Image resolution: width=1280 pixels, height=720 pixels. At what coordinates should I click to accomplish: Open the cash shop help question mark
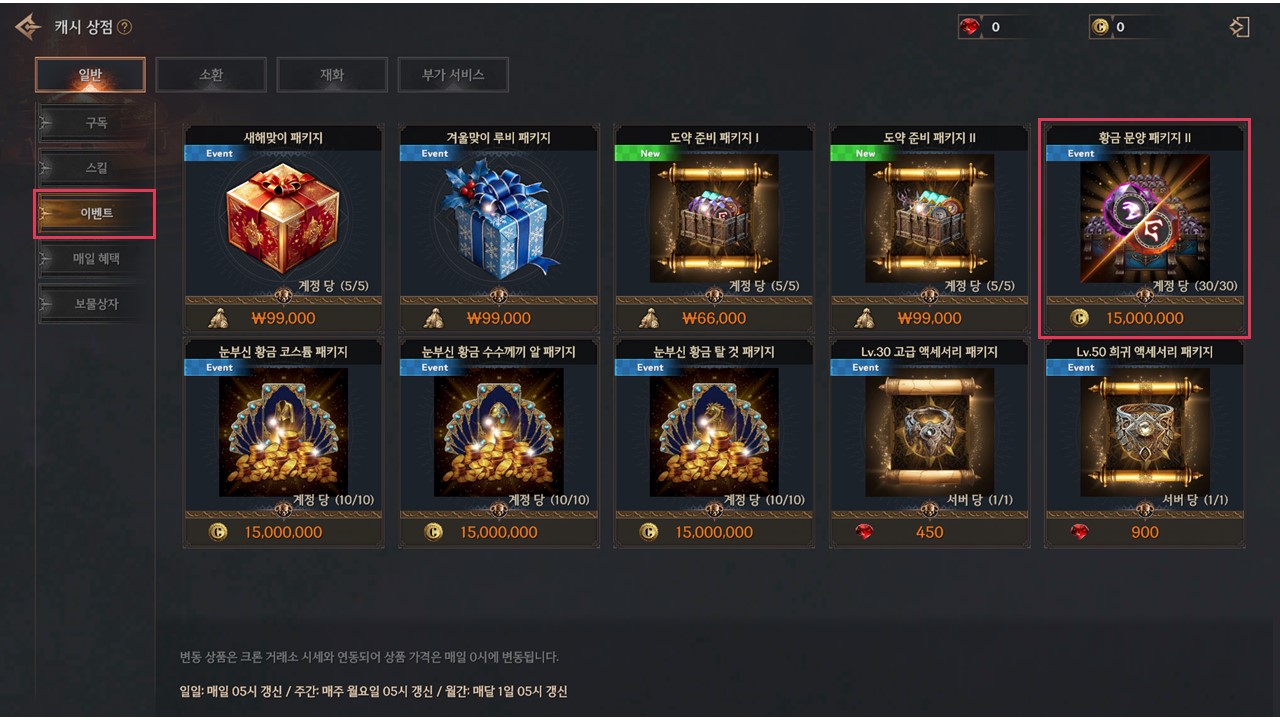124,27
